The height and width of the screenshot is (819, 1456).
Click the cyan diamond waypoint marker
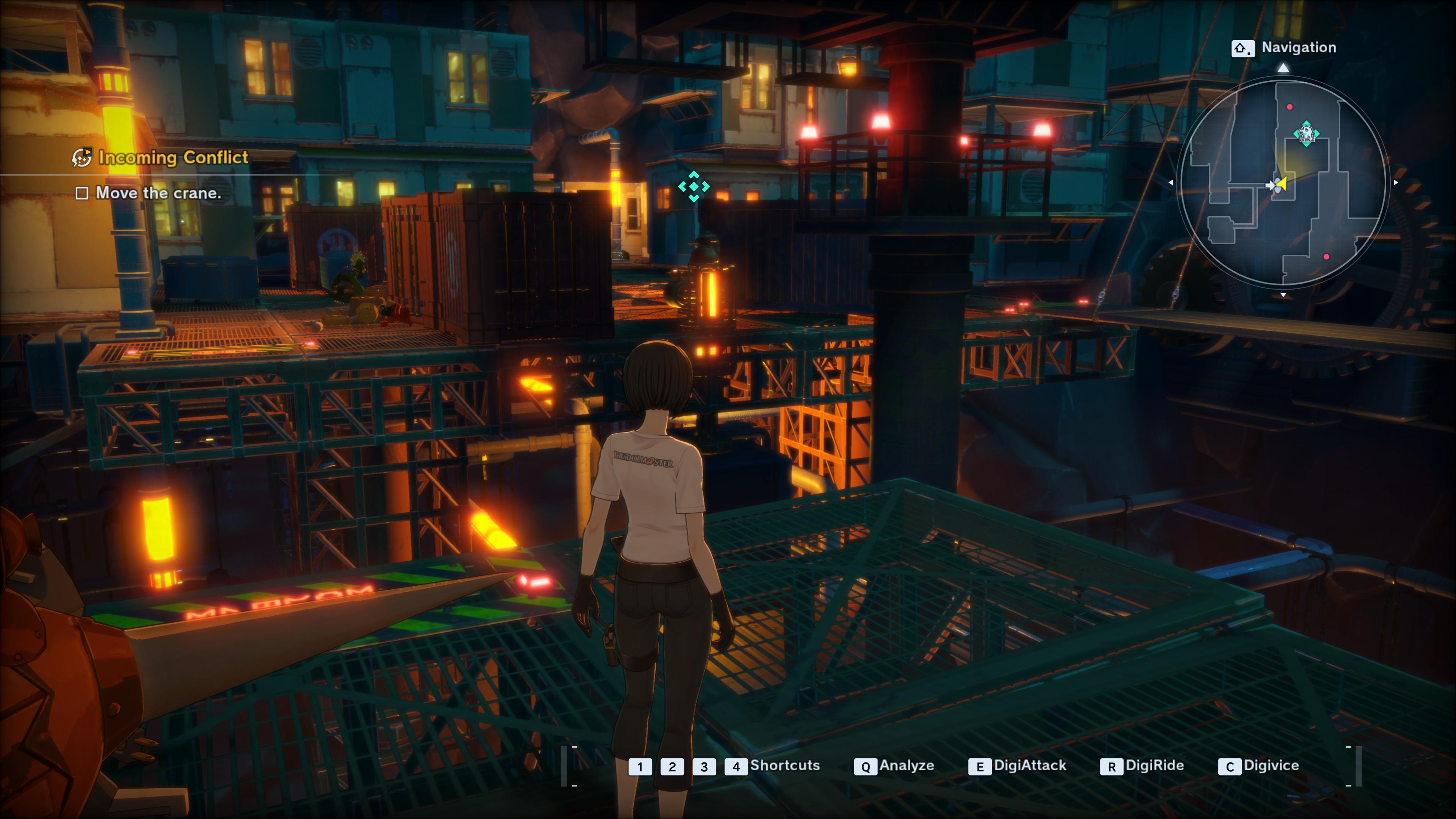click(693, 186)
